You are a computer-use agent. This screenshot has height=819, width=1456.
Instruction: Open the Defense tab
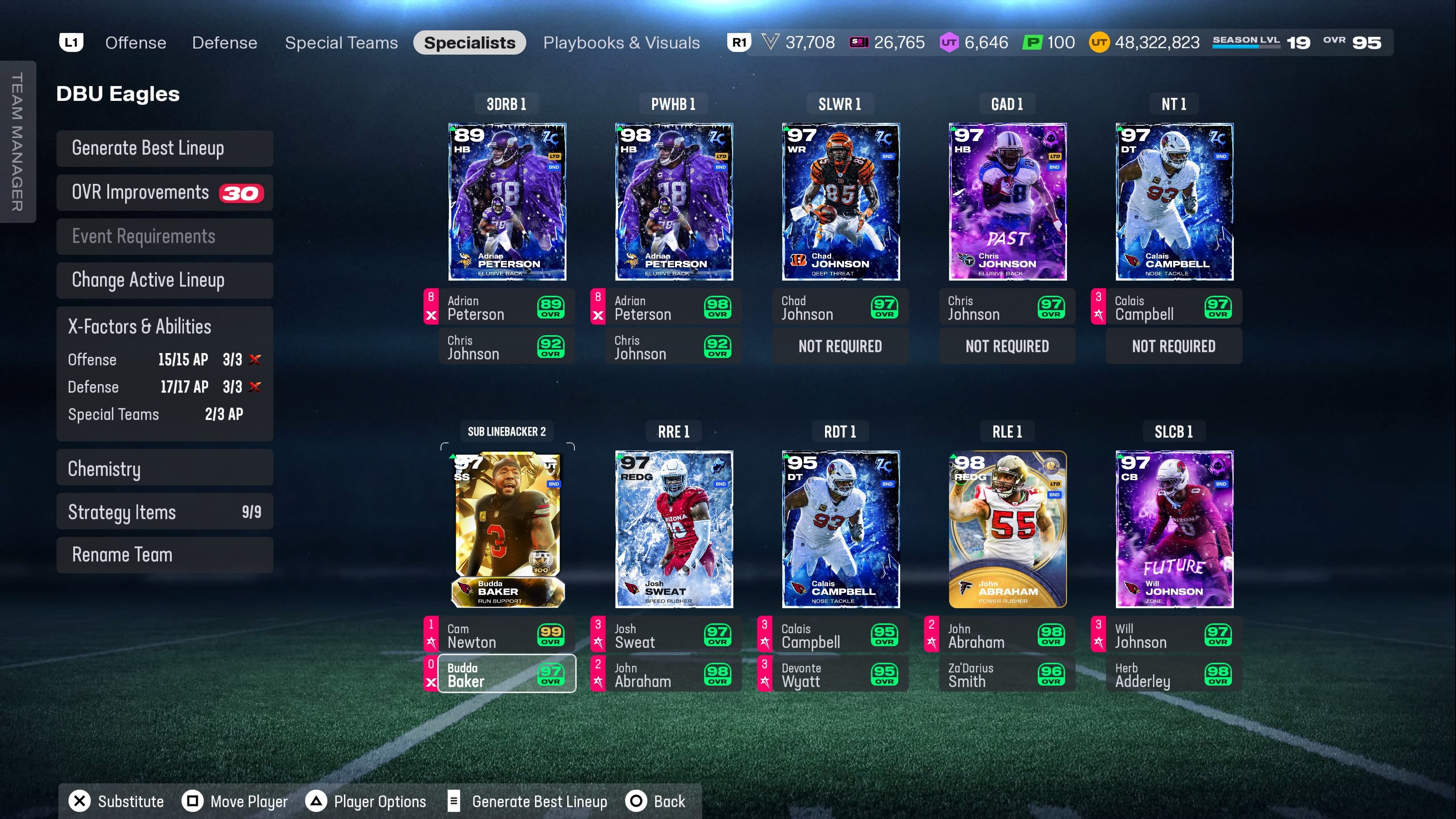[224, 43]
